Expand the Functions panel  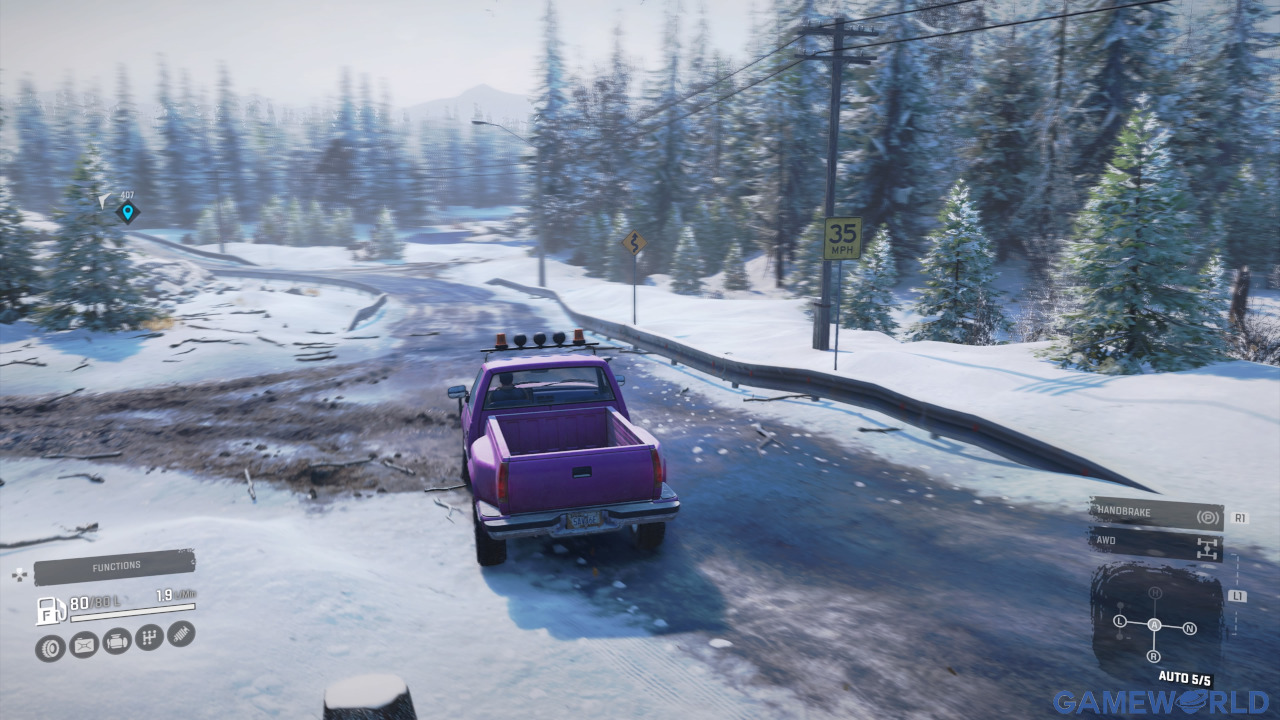(115, 564)
